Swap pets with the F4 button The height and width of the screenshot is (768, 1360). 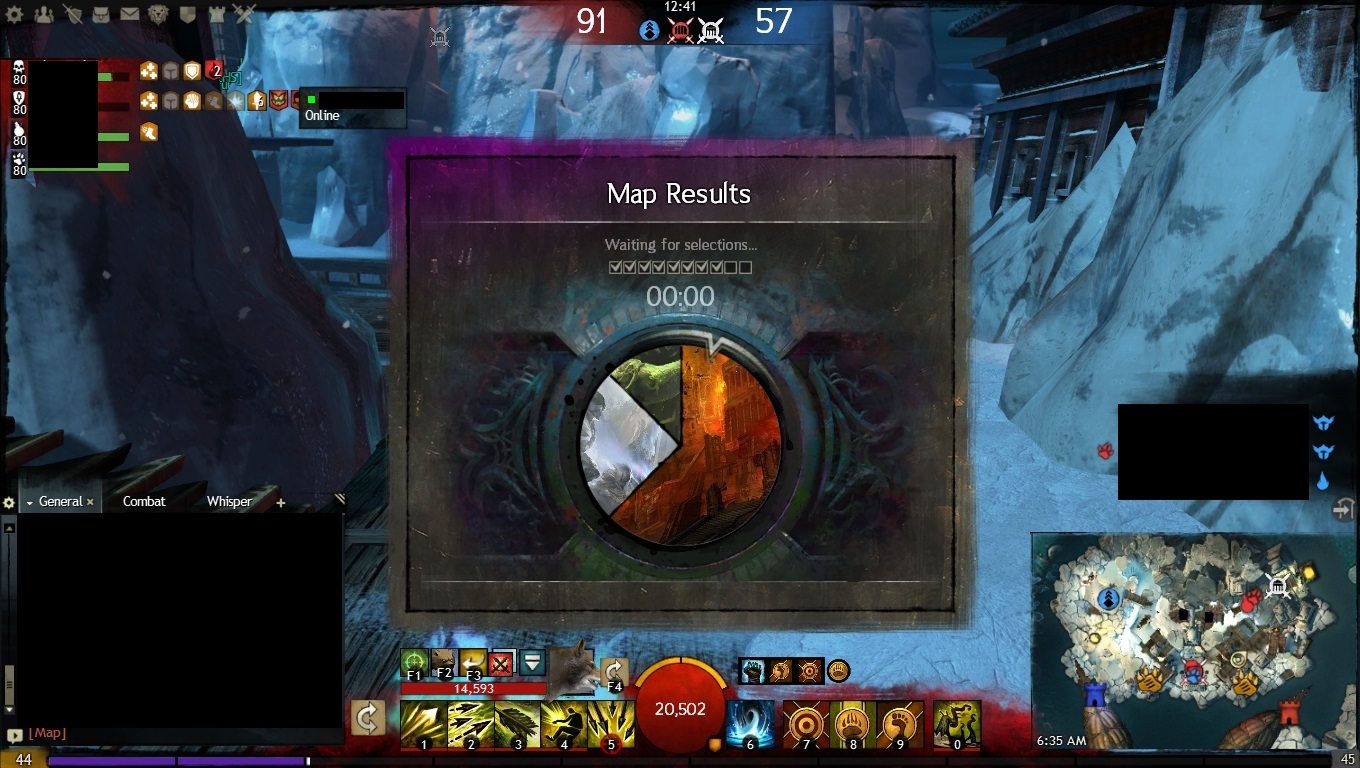[x=613, y=671]
